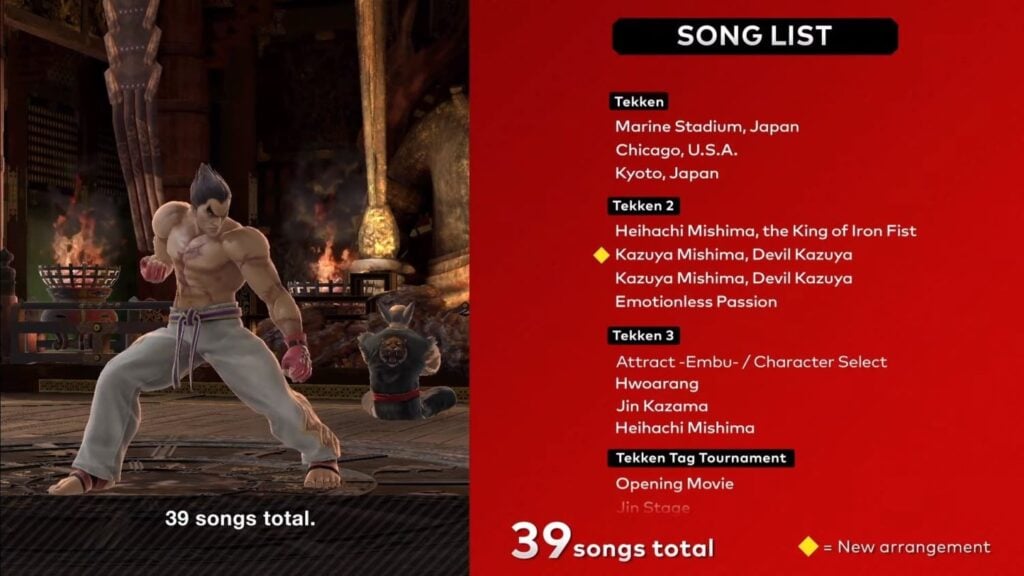Select the Marine Stadium, Japan song
Image resolution: width=1024 pixels, height=576 pixels.
[x=706, y=127]
